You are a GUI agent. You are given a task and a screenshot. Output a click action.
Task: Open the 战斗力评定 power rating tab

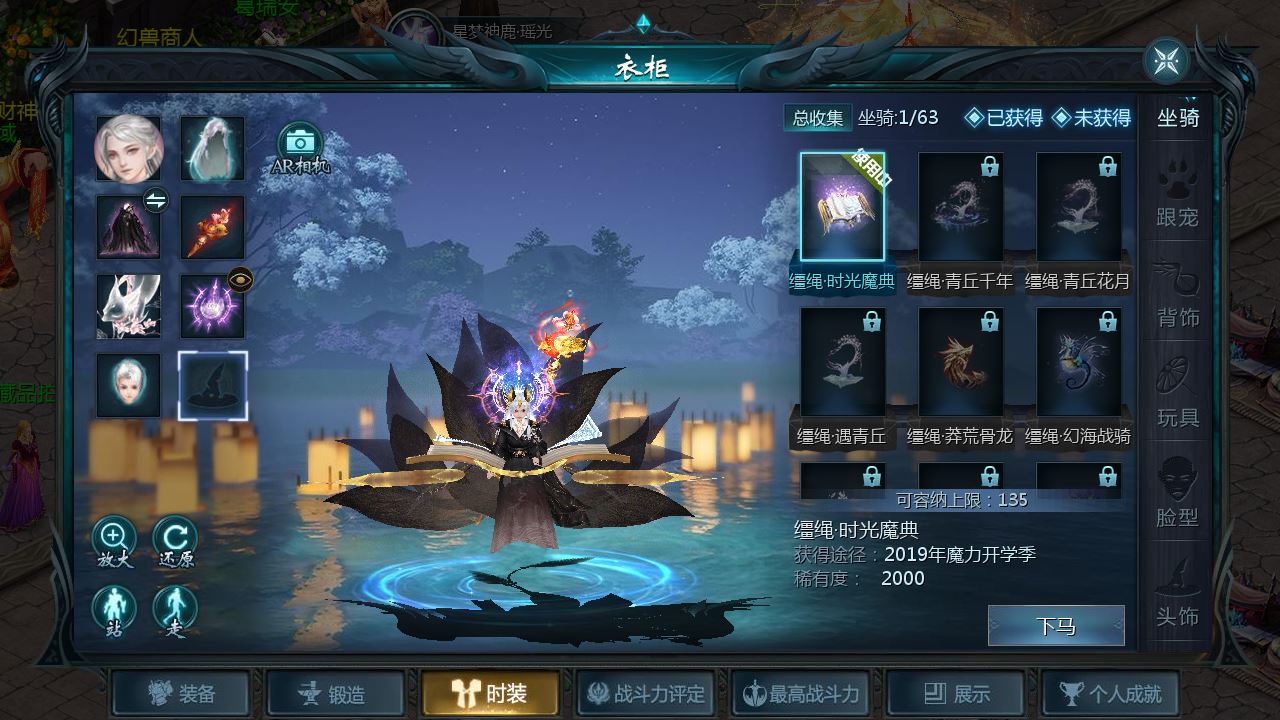(x=645, y=693)
